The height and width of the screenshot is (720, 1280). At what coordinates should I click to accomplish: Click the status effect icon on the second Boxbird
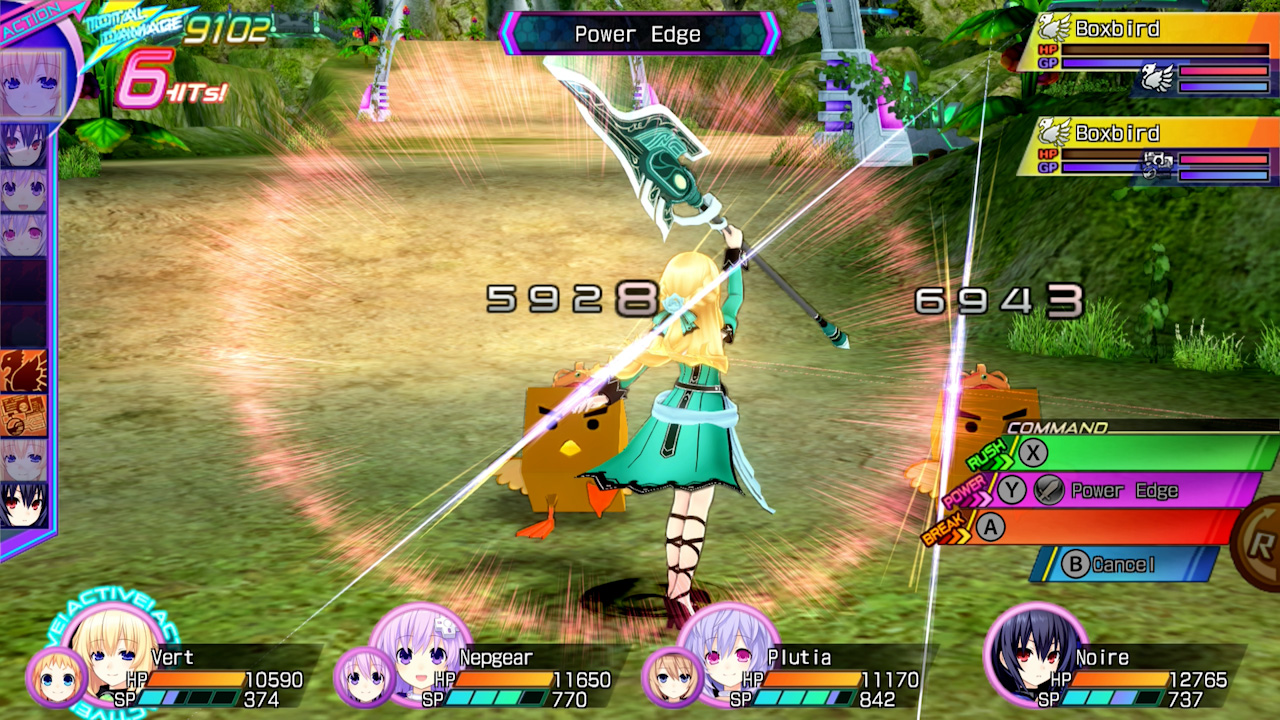(x=1157, y=164)
